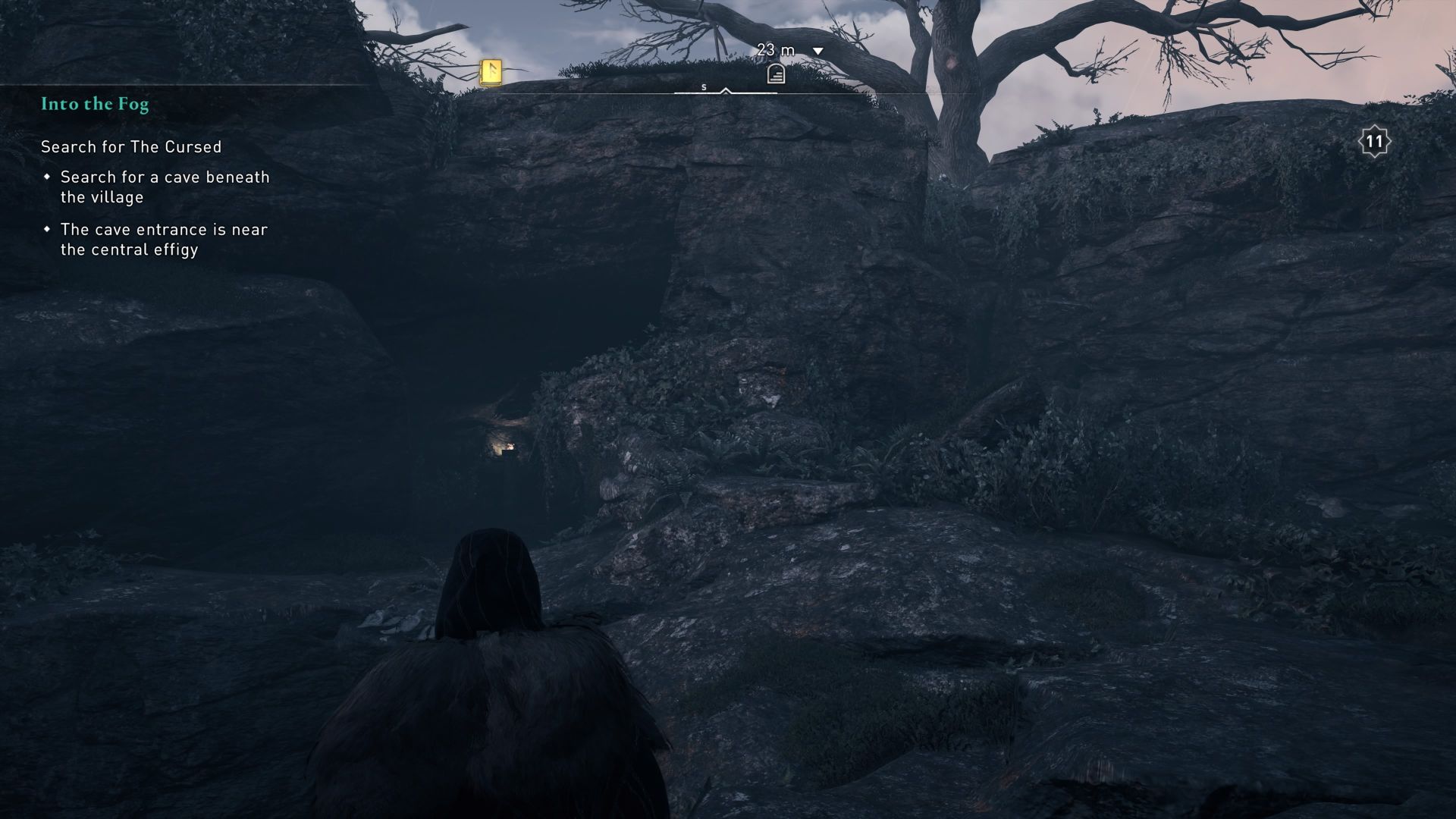Expand the 23 m objective chevron
Viewport: 1456px width, 819px height.
click(x=817, y=49)
